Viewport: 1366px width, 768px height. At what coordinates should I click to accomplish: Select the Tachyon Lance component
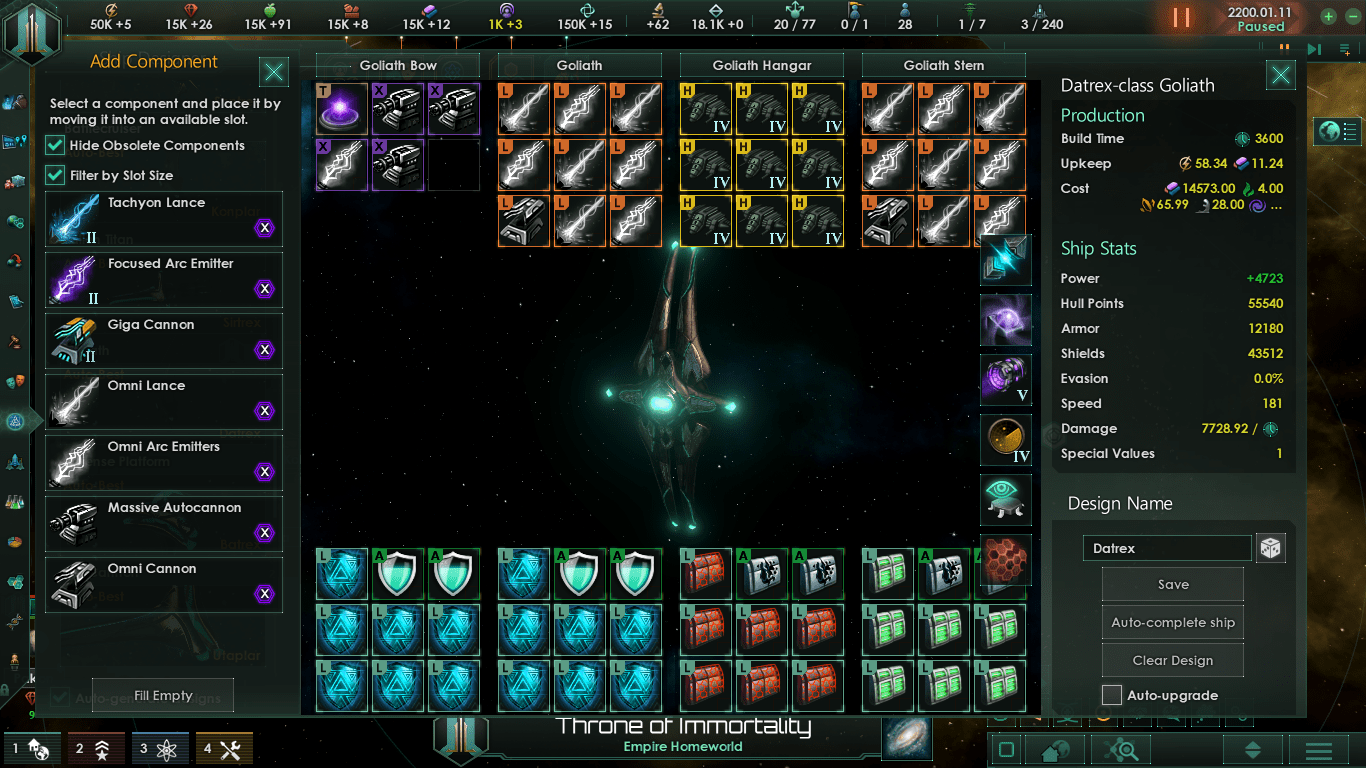(x=164, y=218)
